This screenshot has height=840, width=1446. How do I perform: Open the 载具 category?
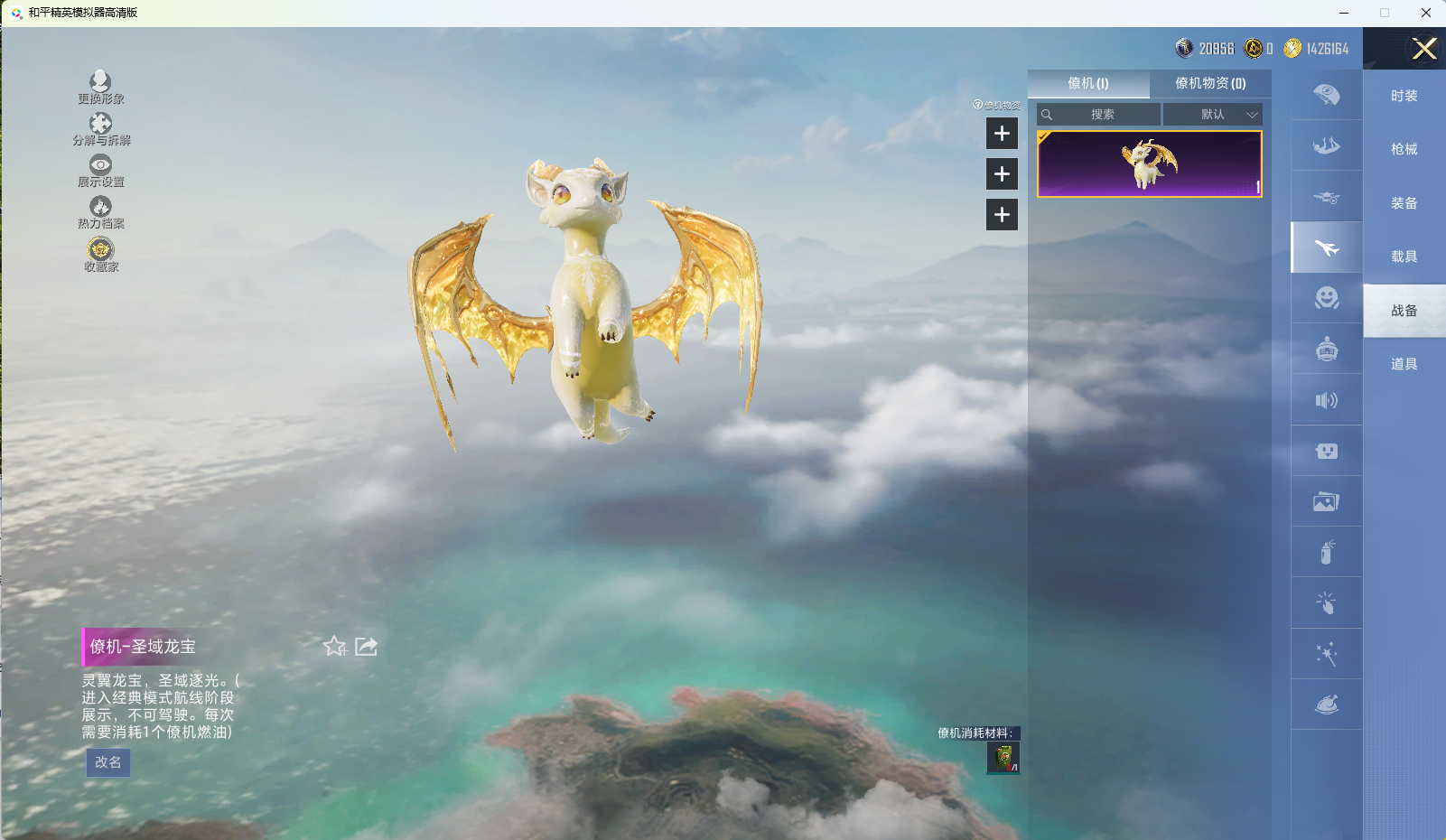tap(1404, 257)
